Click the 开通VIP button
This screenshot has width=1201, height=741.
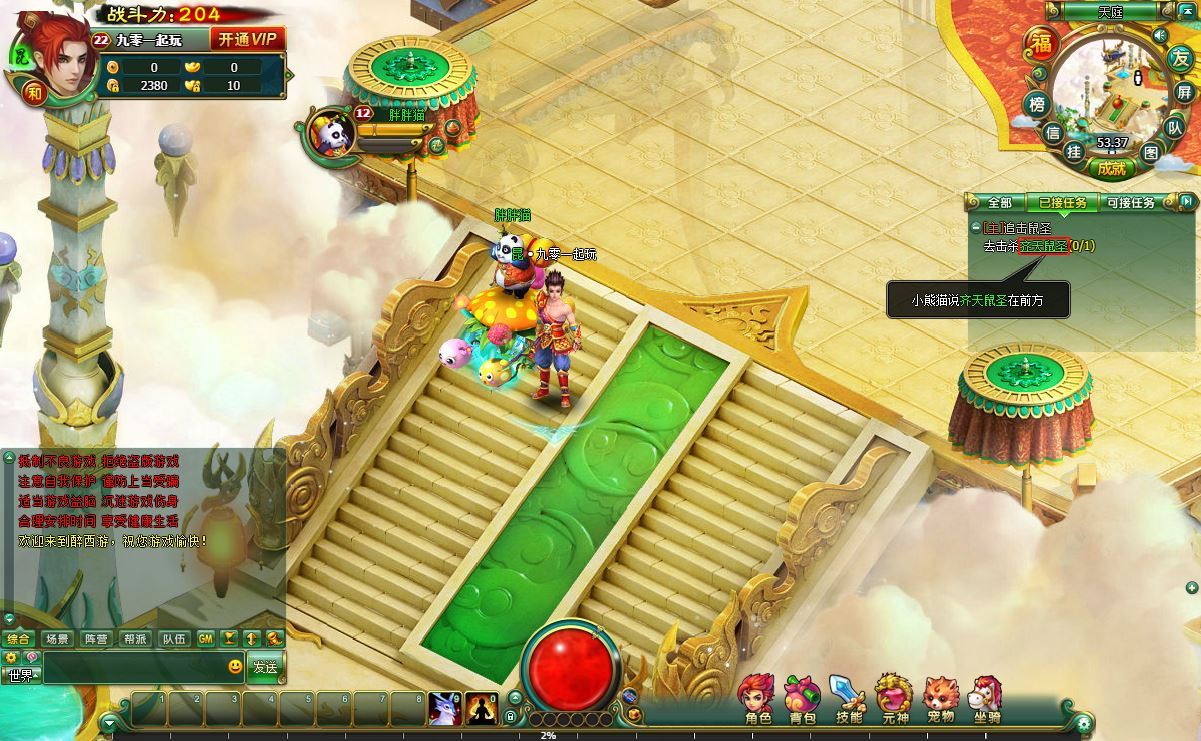pyautogui.click(x=247, y=39)
